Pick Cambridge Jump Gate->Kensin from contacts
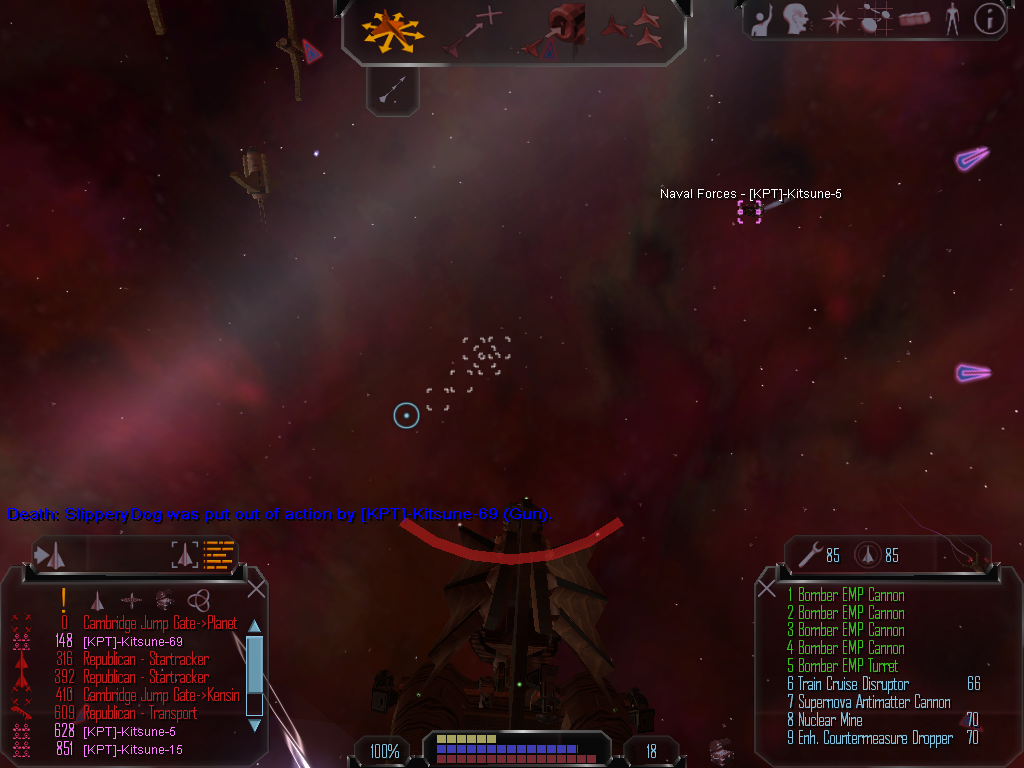The width and height of the screenshot is (1024, 768). point(160,695)
